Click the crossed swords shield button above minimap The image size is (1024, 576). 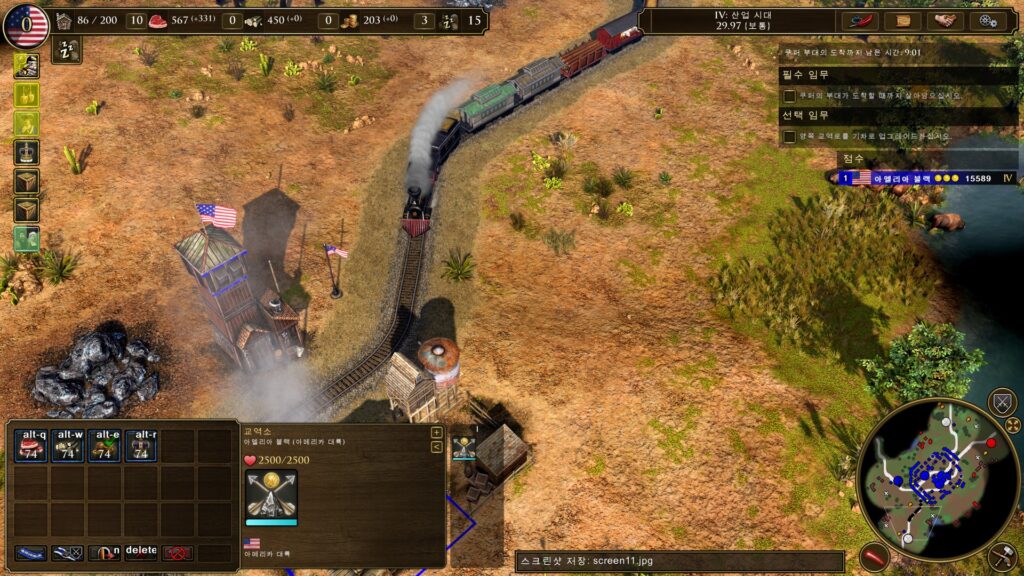click(1001, 402)
